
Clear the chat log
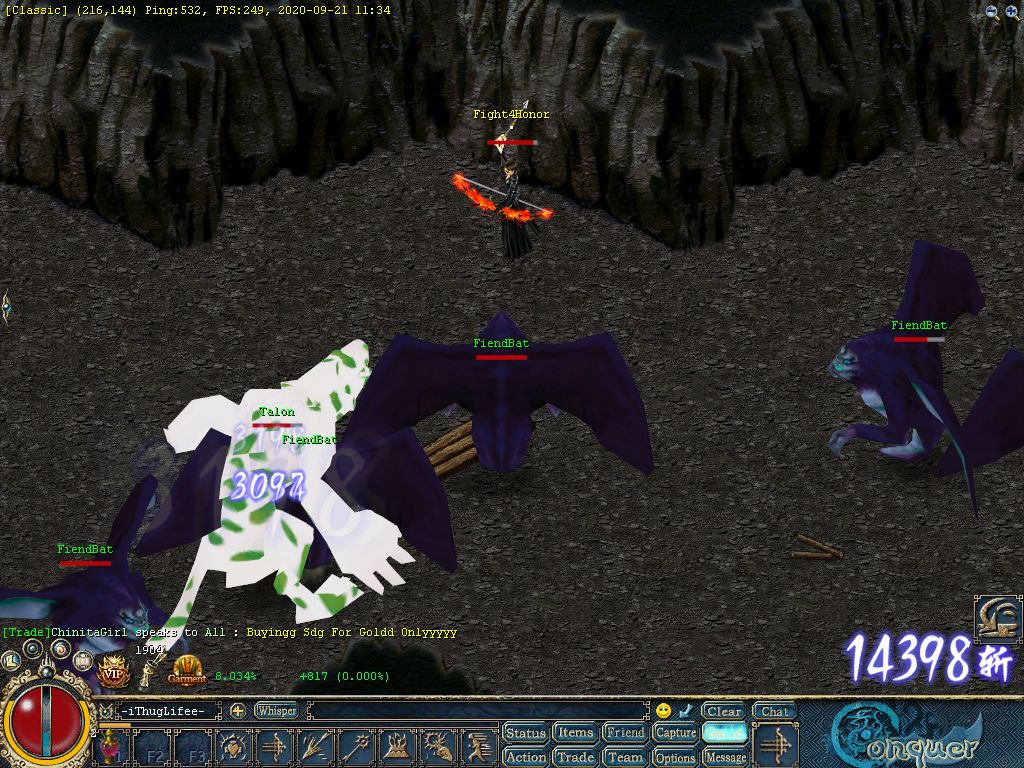pos(723,712)
